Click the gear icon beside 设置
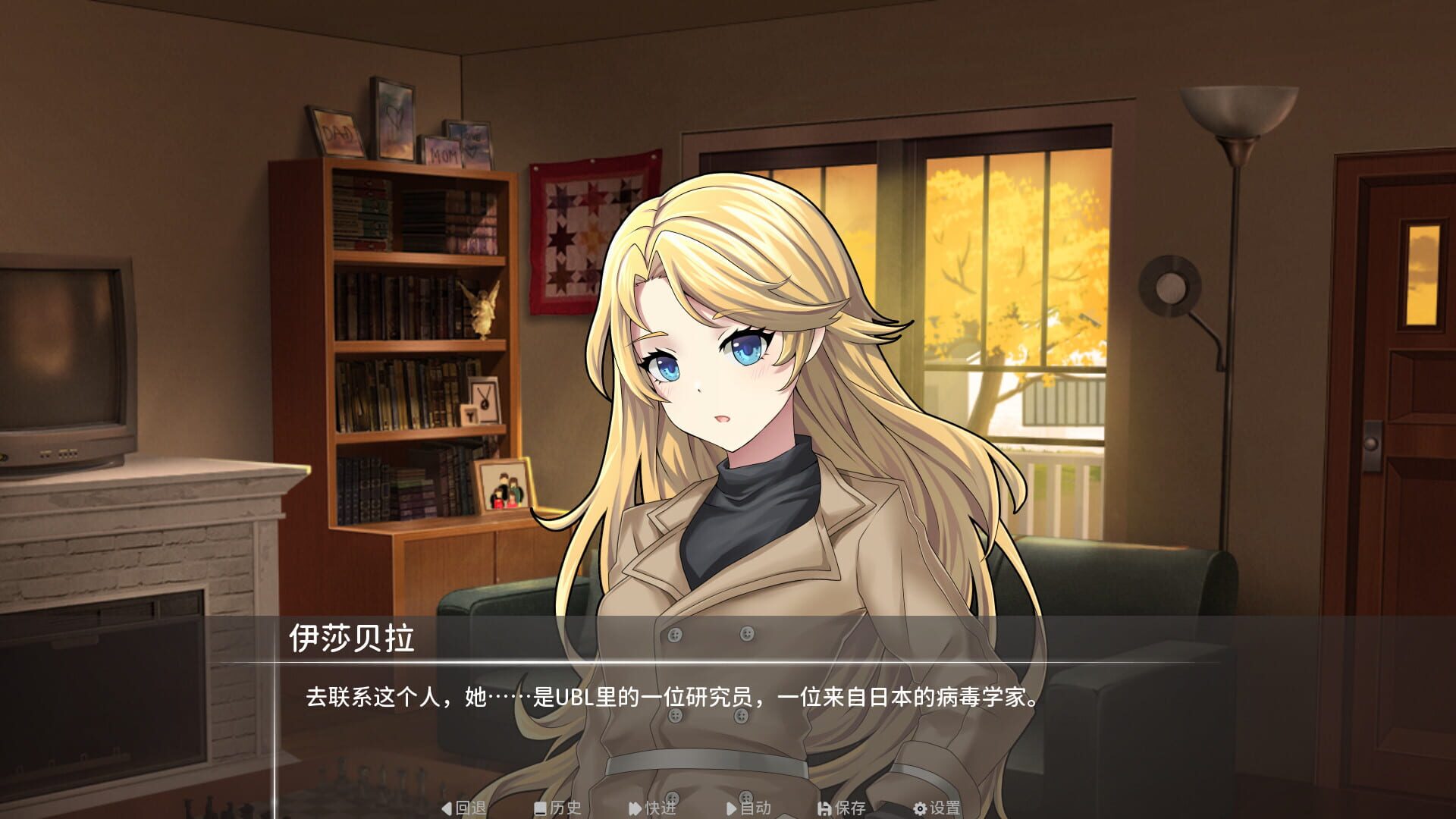 (x=918, y=808)
